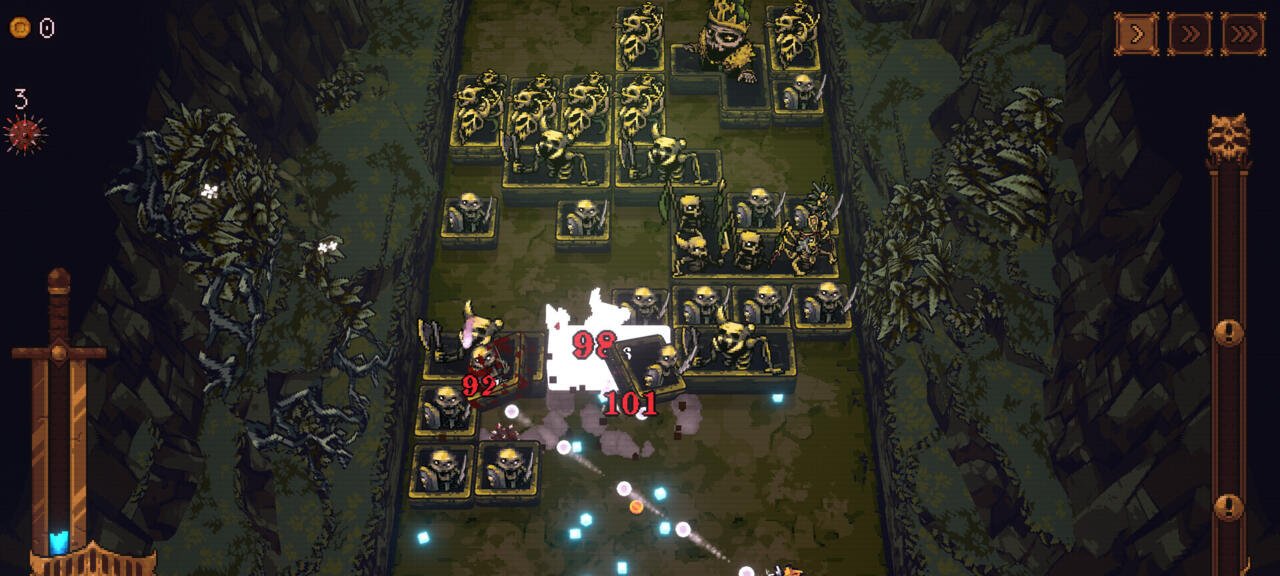The width and height of the screenshot is (1280, 576).
Task: Switch to double-arrow fast speed
Action: (x=1190, y=34)
